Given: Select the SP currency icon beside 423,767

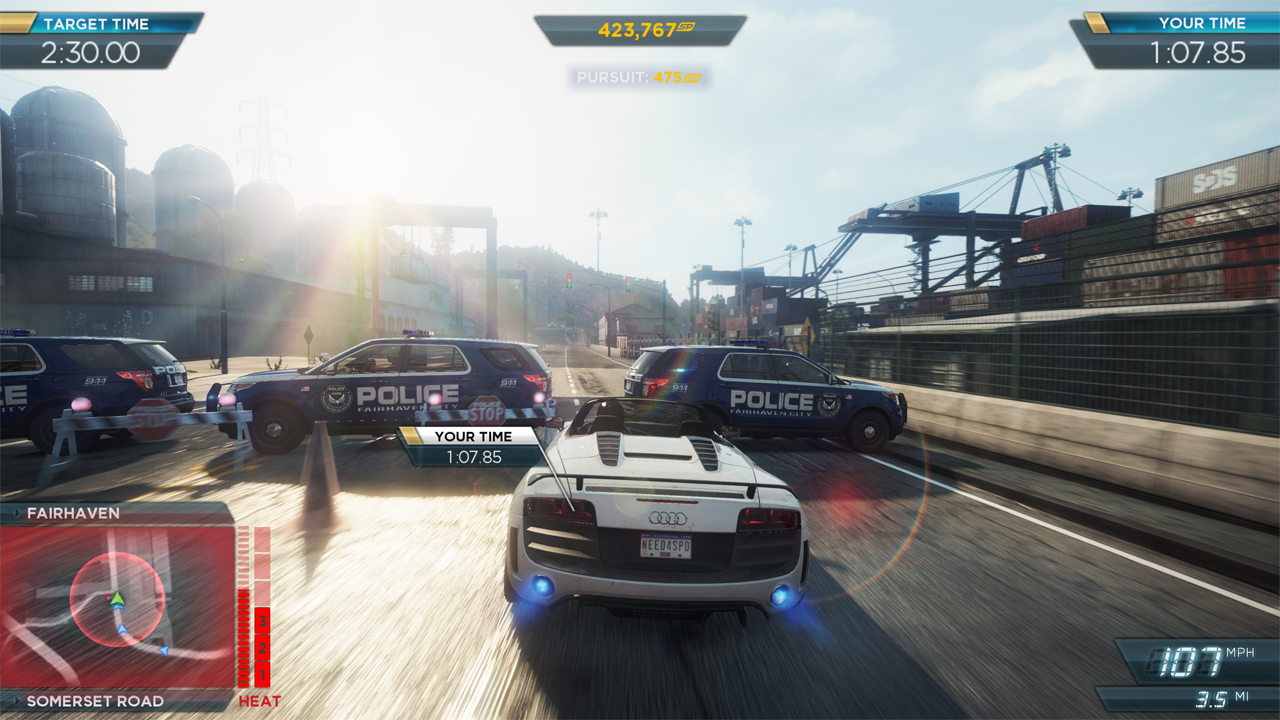Looking at the screenshot, I should [x=687, y=29].
